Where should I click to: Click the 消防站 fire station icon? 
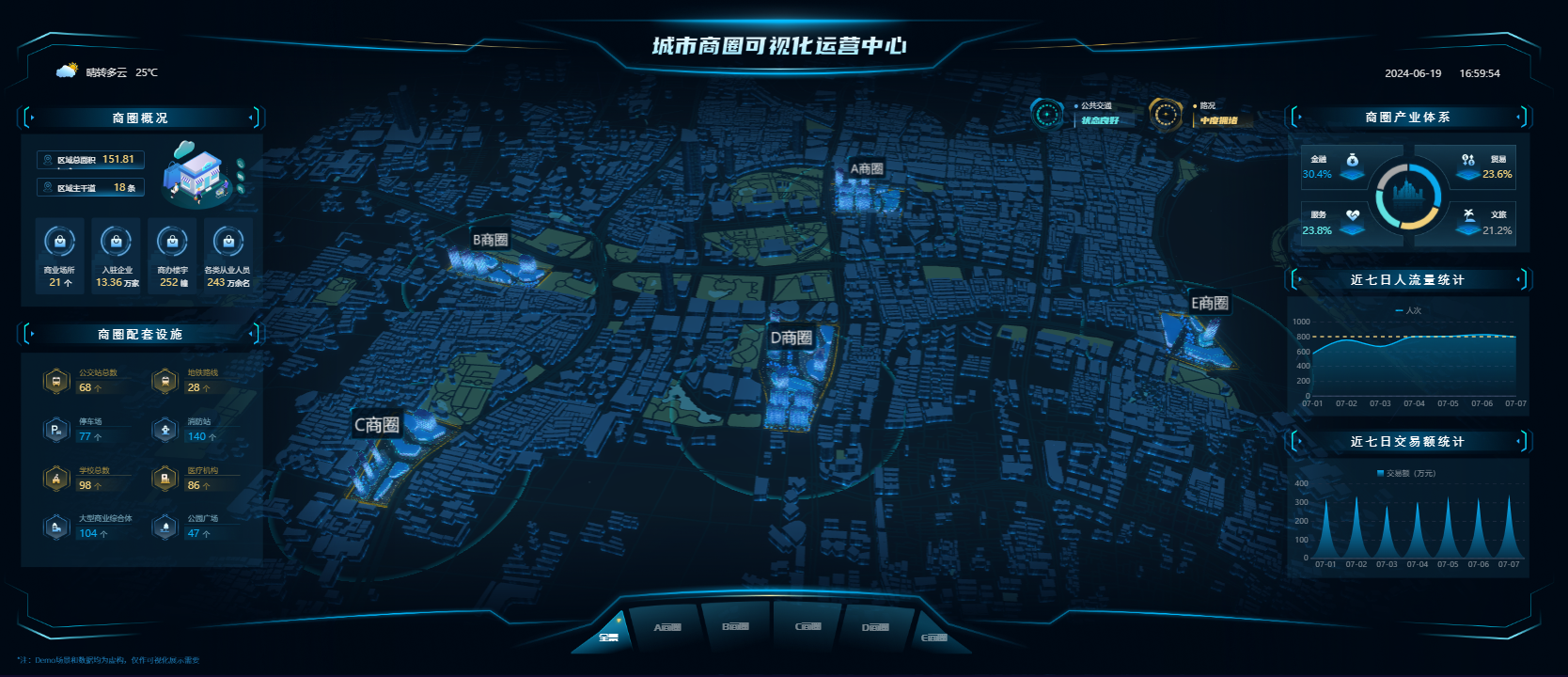click(165, 429)
